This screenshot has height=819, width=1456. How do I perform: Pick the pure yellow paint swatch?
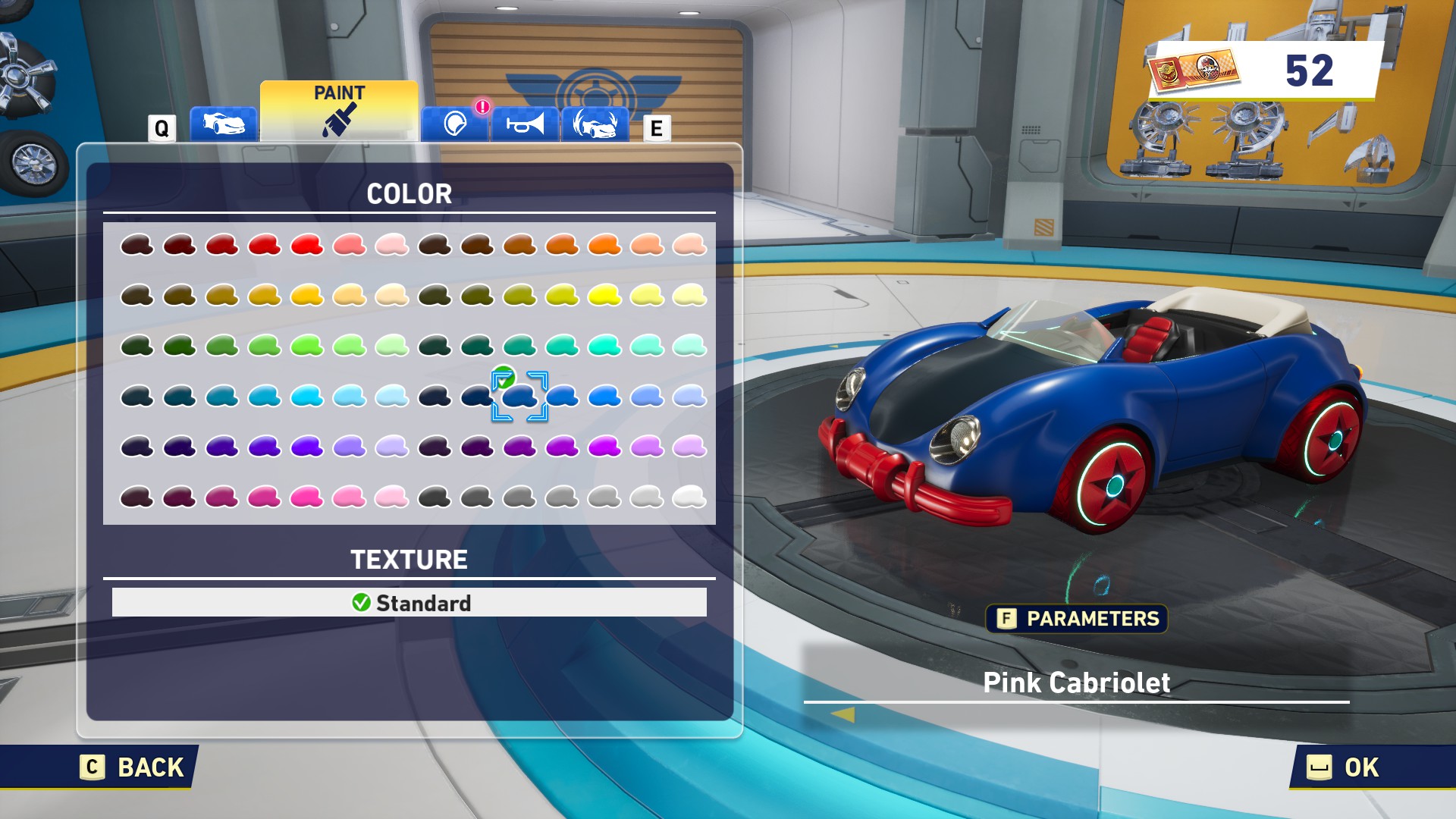[x=604, y=295]
